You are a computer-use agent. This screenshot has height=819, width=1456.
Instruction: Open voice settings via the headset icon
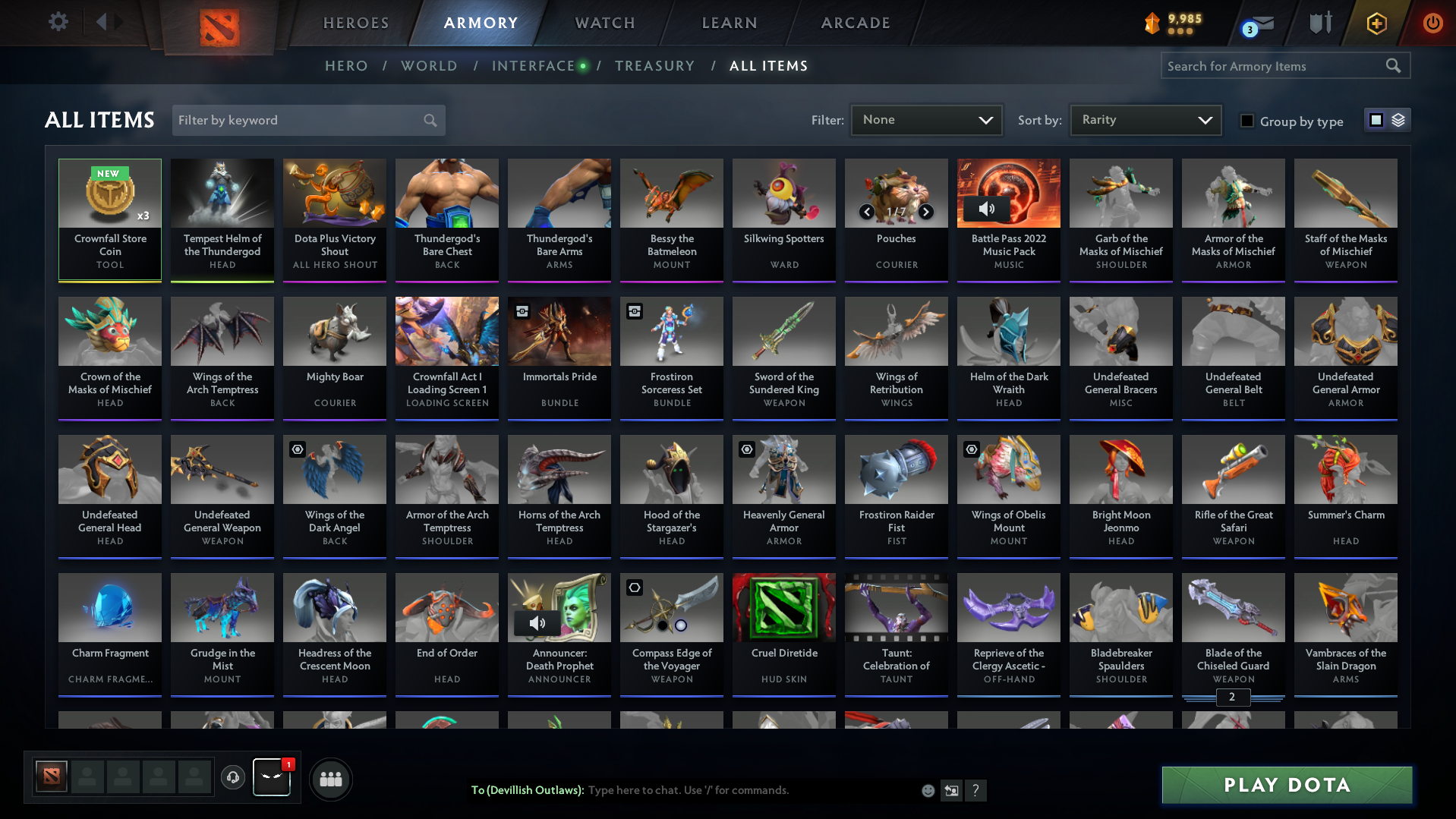[x=233, y=779]
